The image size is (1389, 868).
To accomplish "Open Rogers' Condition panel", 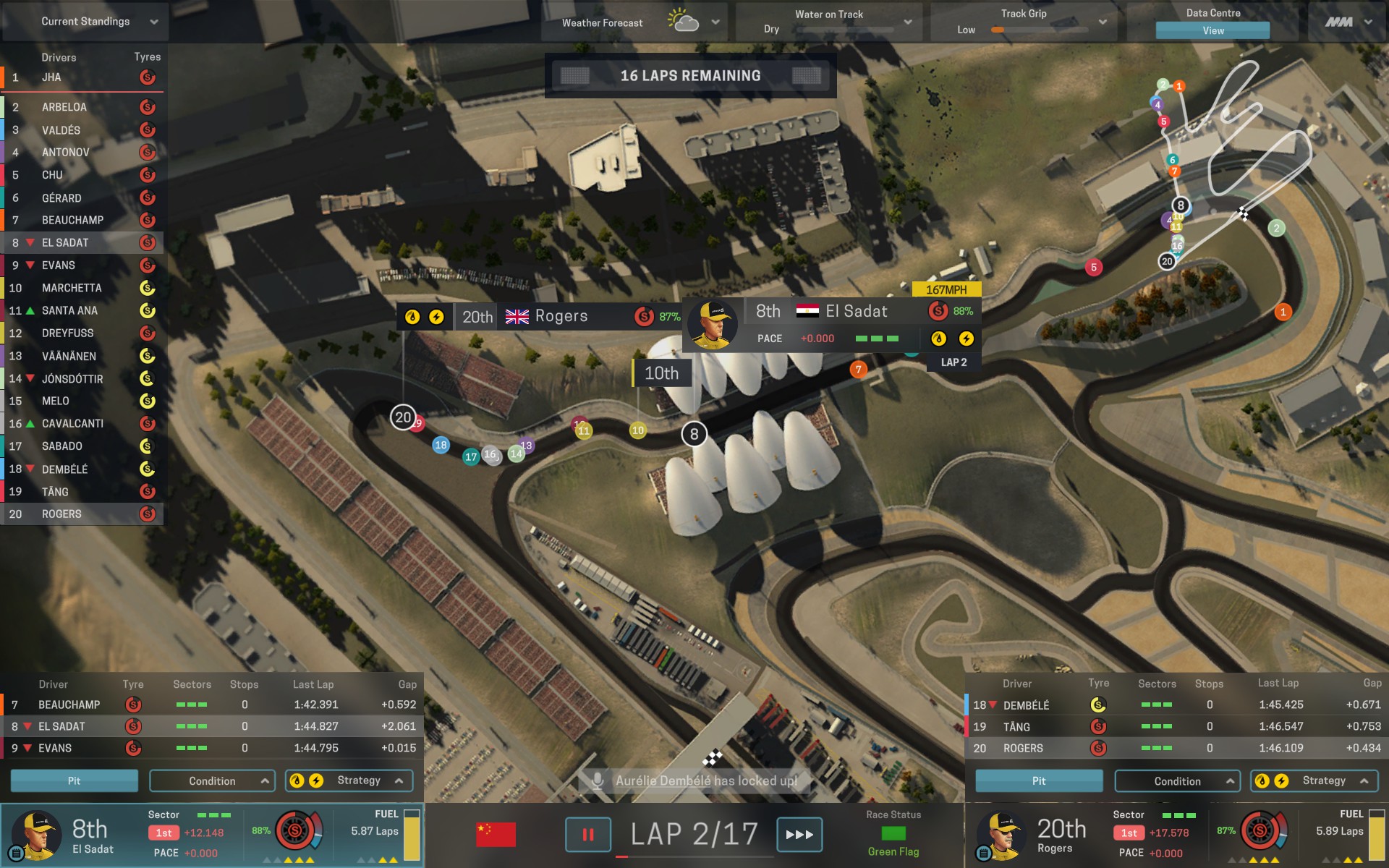I will tap(1177, 781).
